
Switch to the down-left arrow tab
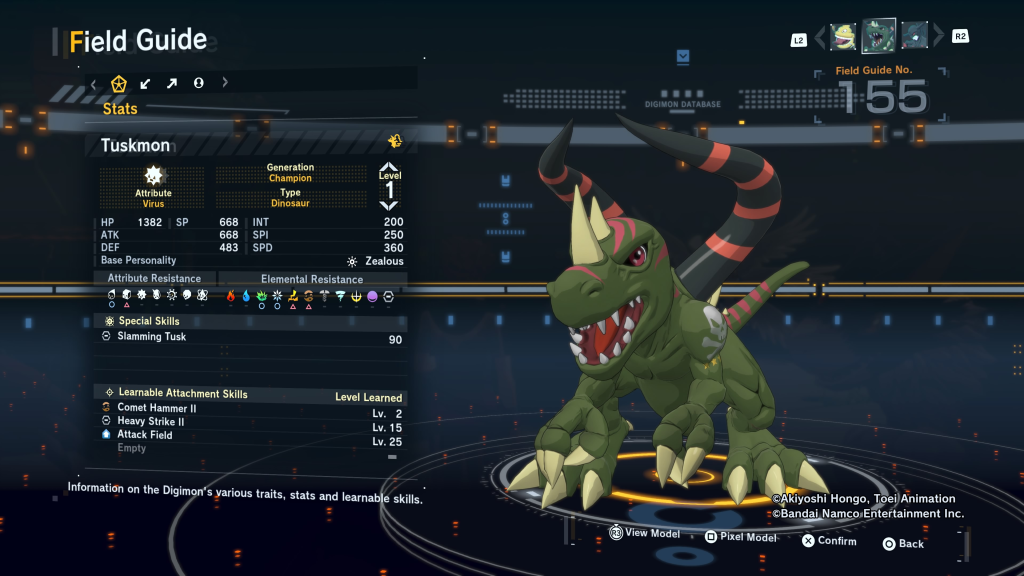(x=146, y=83)
